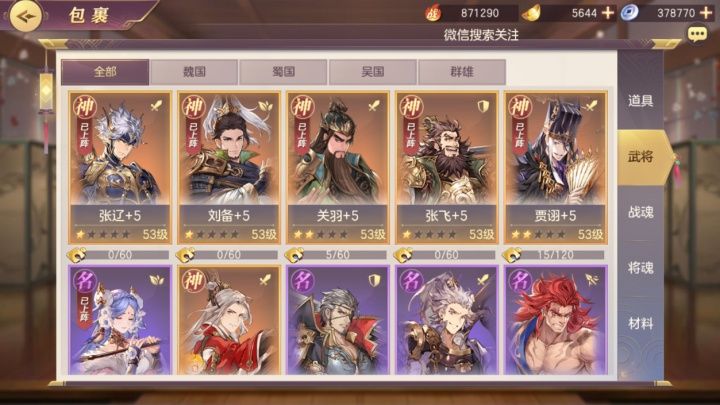Open the 战魂 category
The height and width of the screenshot is (405, 720).
pos(640,213)
